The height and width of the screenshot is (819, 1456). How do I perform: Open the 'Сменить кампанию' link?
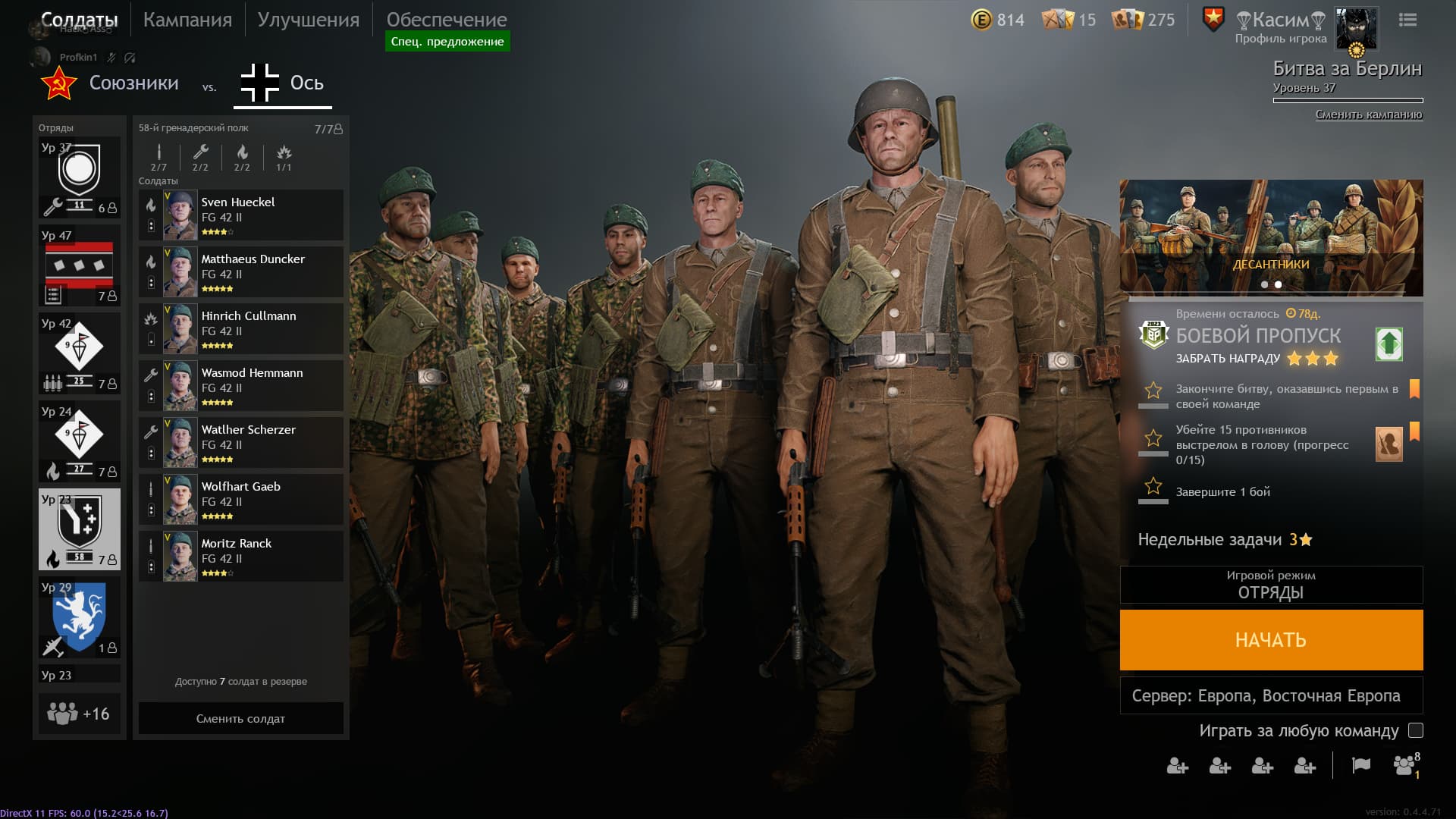click(x=1369, y=116)
